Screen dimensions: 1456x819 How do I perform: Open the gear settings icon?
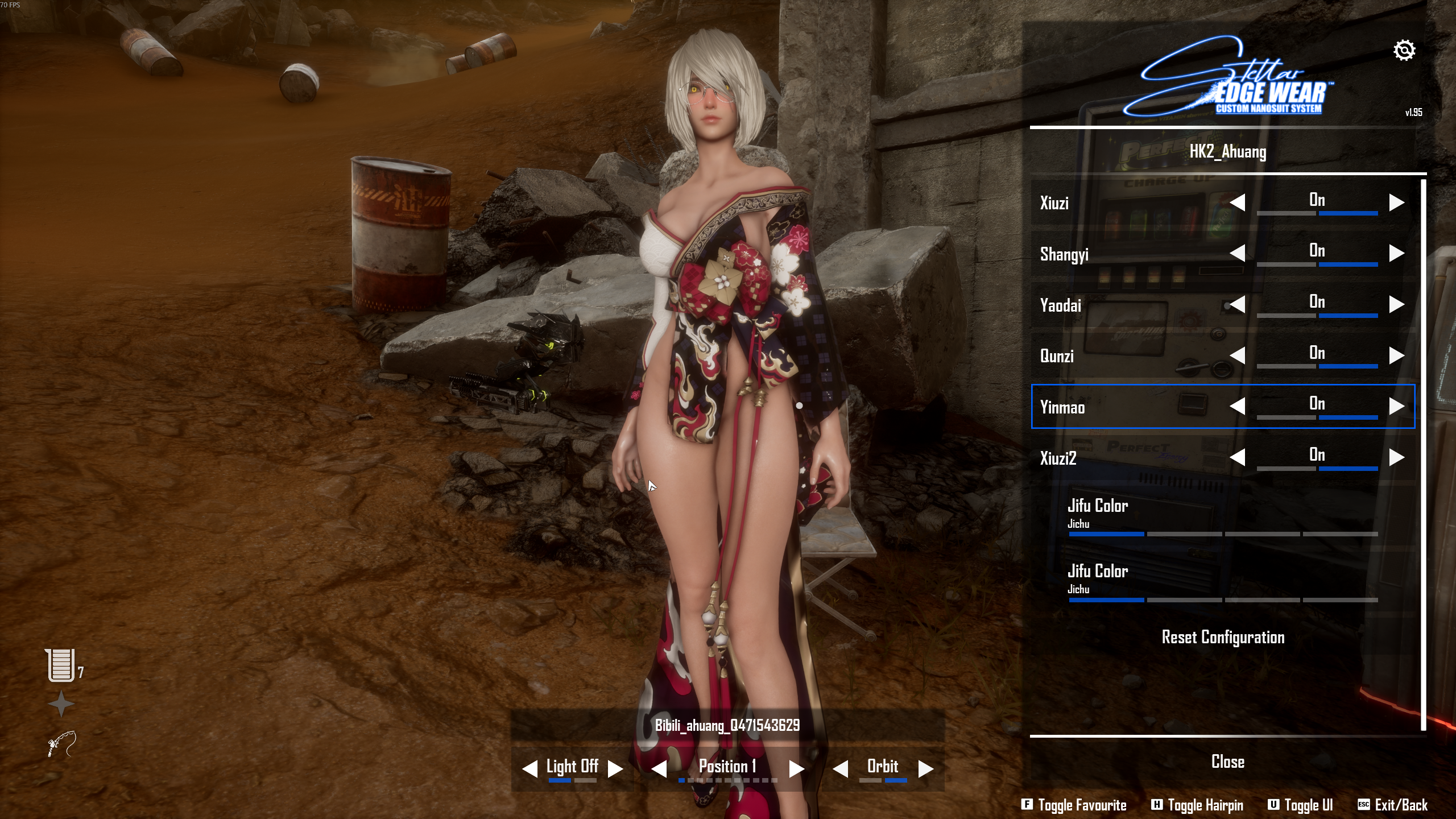coord(1404,51)
